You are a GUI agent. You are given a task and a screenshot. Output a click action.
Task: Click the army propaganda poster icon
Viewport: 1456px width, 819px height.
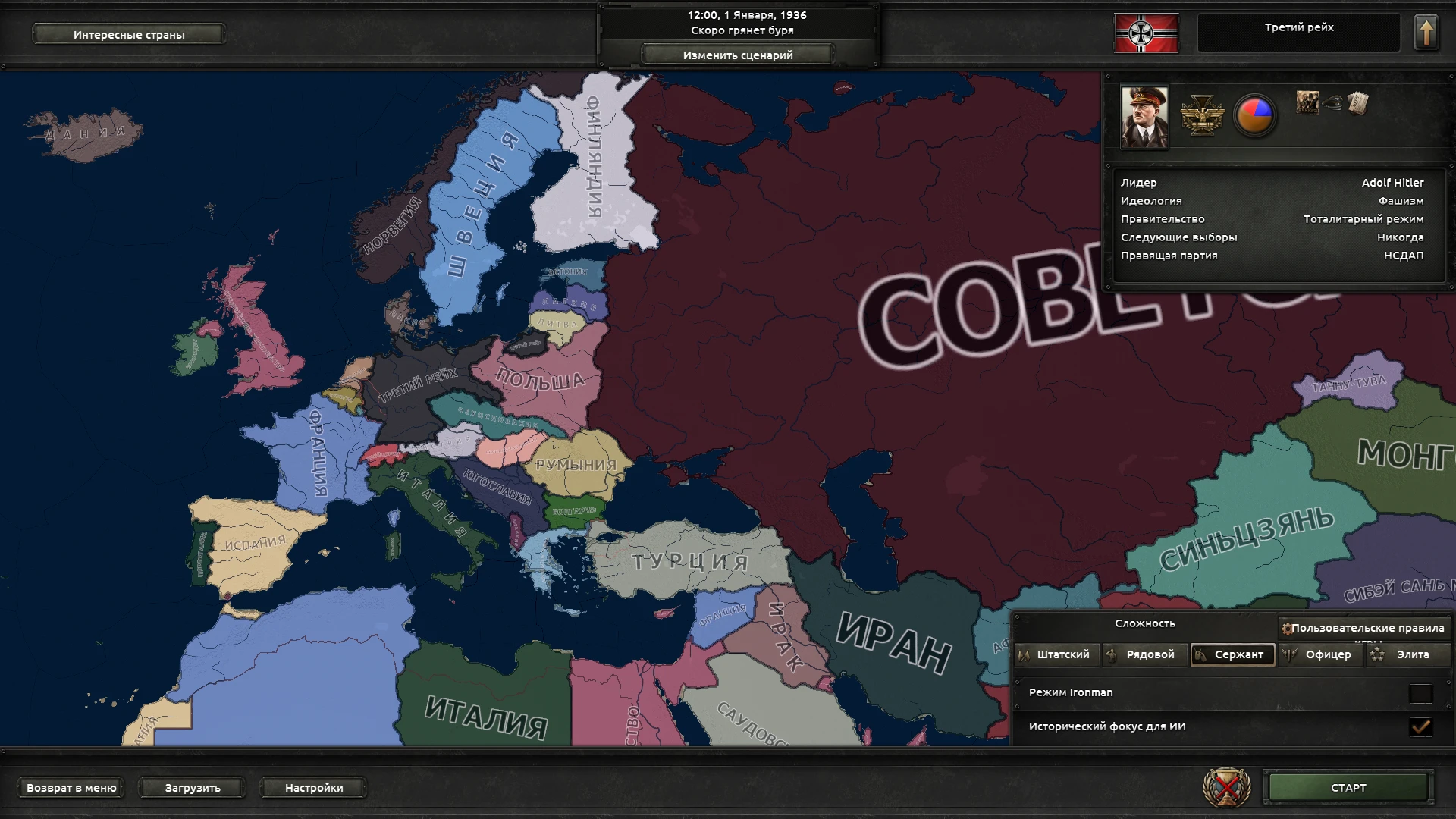[1307, 104]
